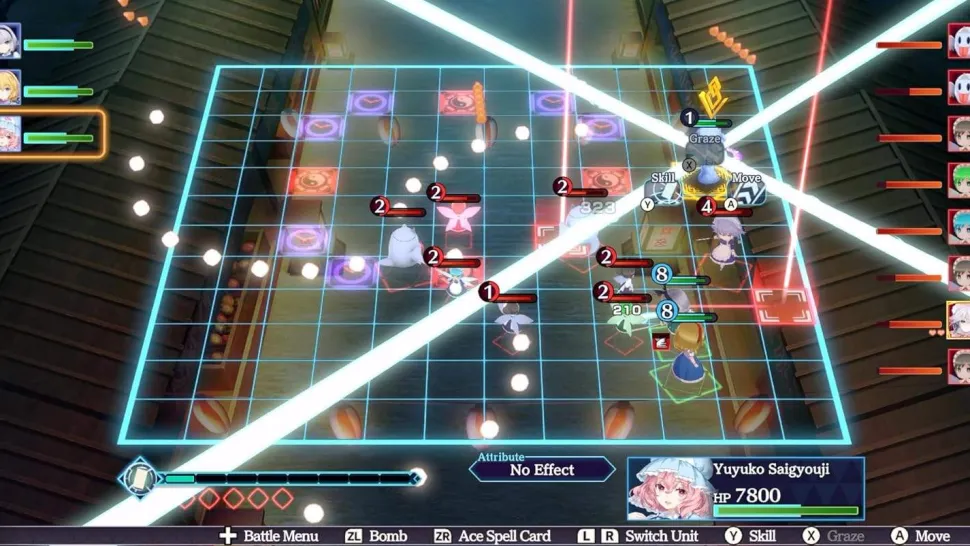Select the highlighted pink-haired Yuyuko party portrait
This screenshot has width=970, height=546.
tap(10, 134)
